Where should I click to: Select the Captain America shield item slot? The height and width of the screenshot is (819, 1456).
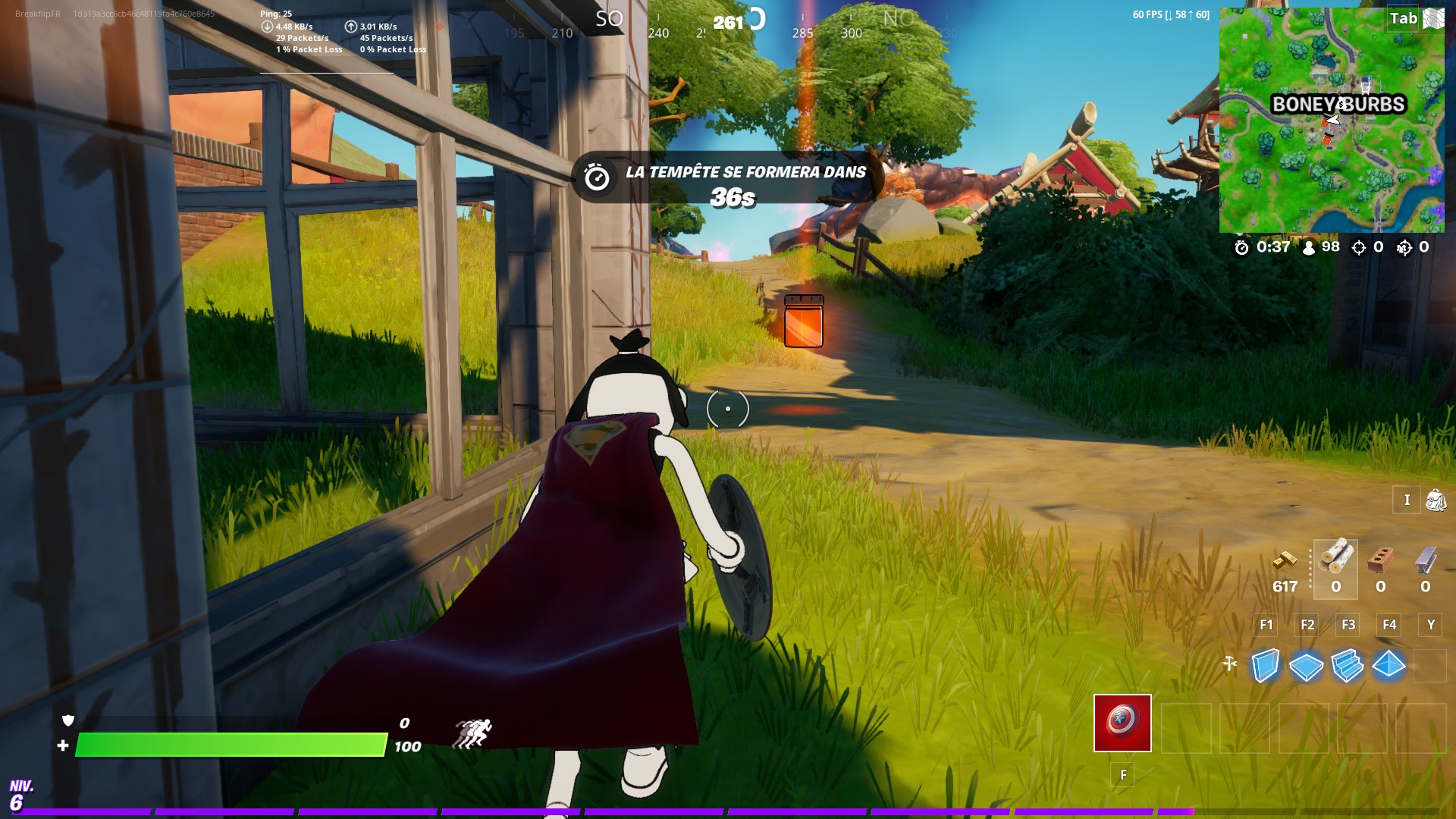(1122, 723)
